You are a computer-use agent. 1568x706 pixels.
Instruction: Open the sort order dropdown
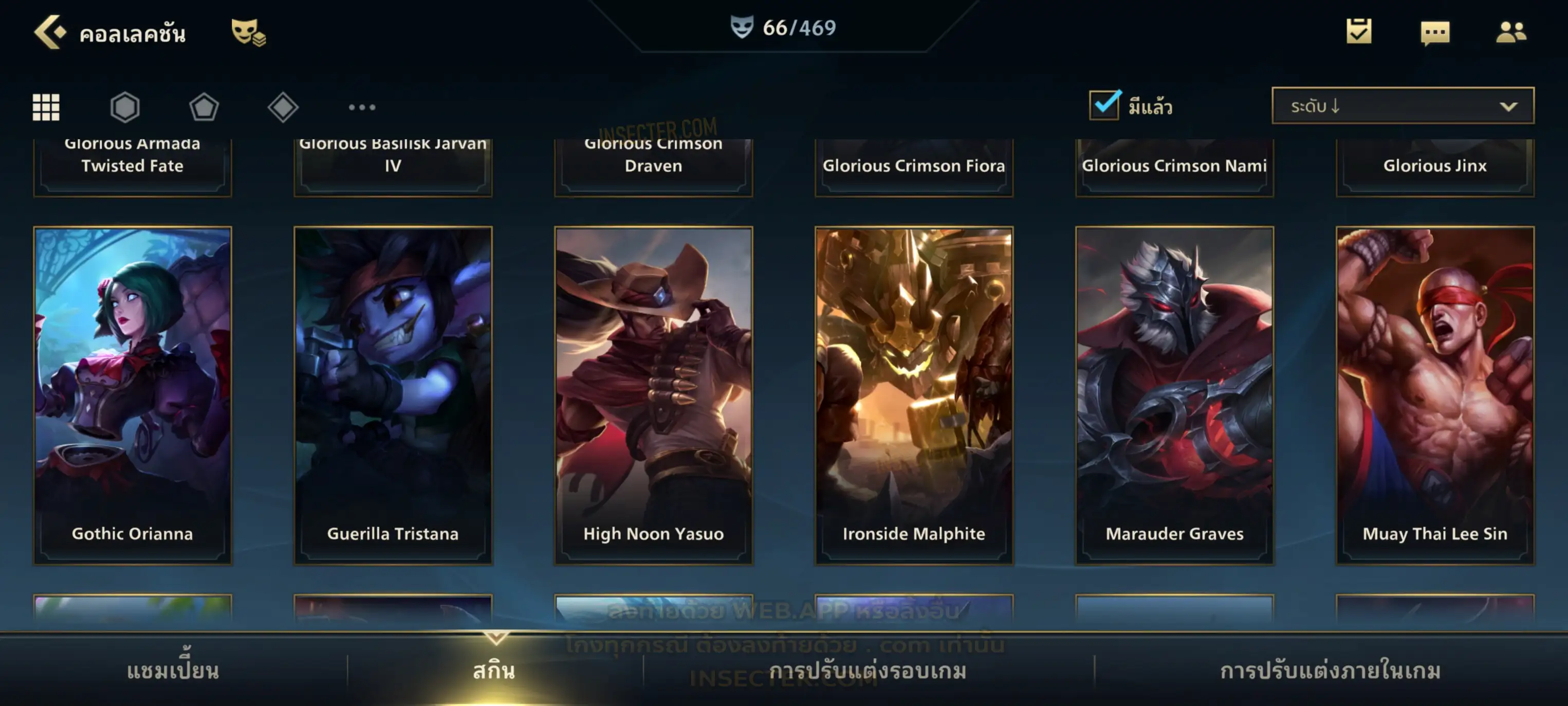pyautogui.click(x=1402, y=106)
